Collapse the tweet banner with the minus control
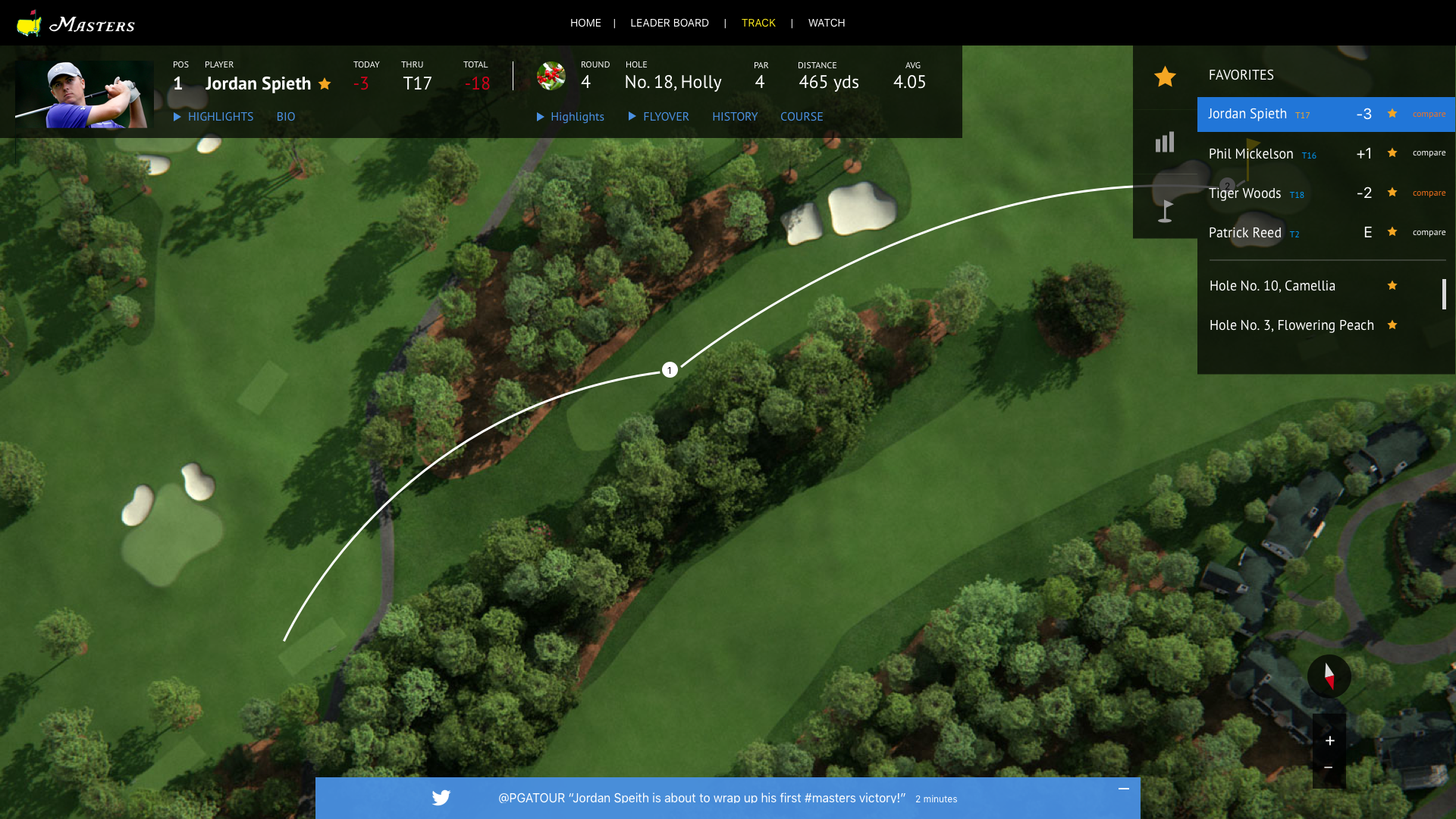The height and width of the screenshot is (819, 1456). [x=1124, y=789]
